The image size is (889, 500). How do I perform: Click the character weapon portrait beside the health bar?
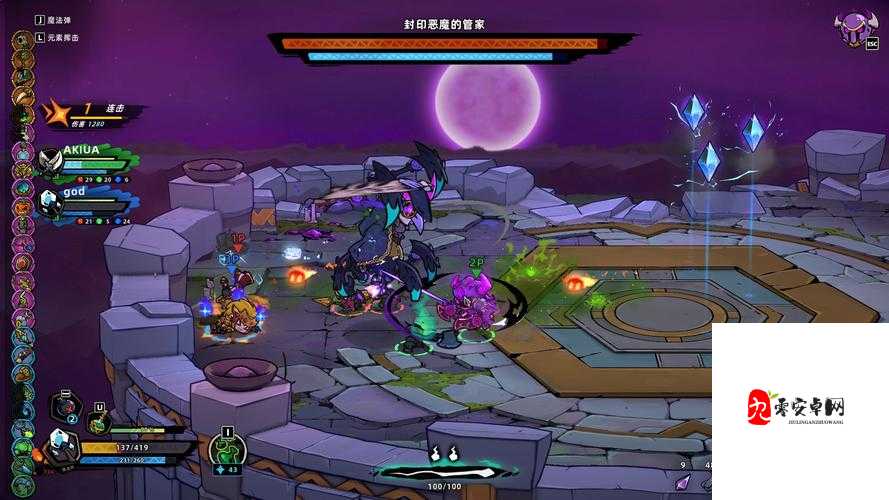tap(62, 444)
